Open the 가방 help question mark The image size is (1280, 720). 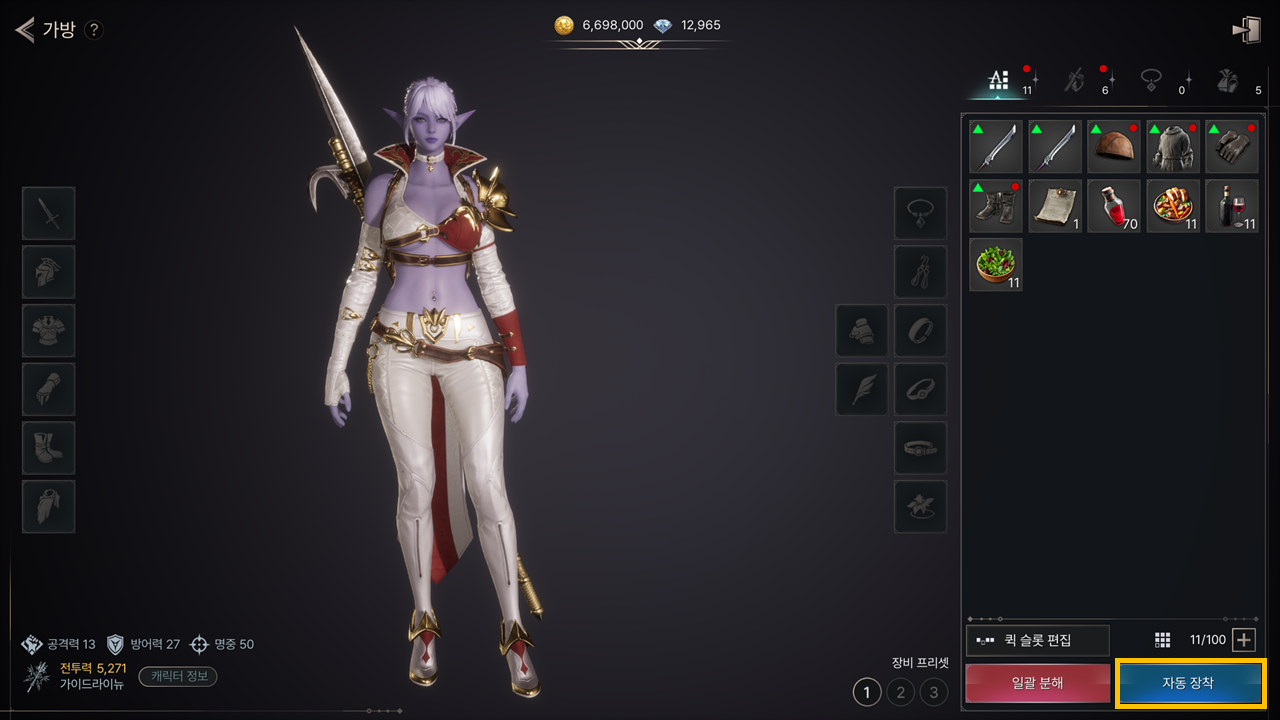tap(93, 30)
